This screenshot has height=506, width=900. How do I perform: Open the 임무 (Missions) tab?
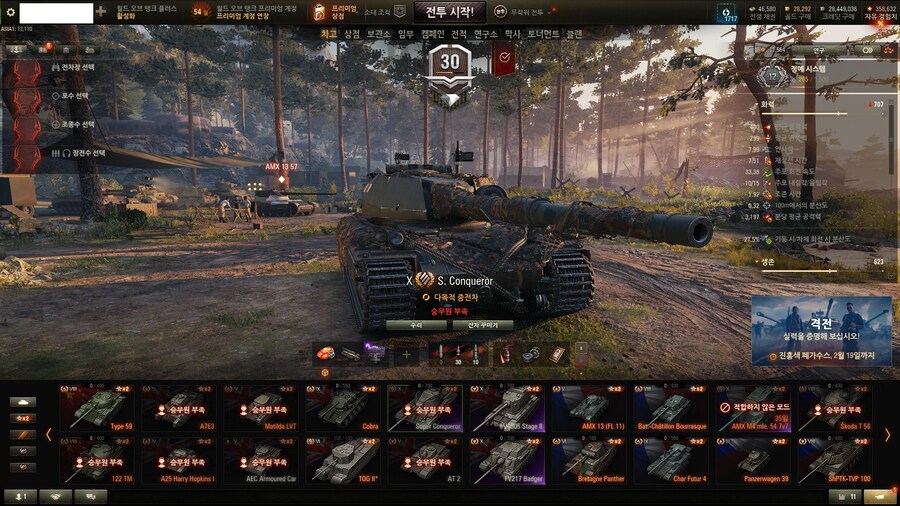(405, 34)
